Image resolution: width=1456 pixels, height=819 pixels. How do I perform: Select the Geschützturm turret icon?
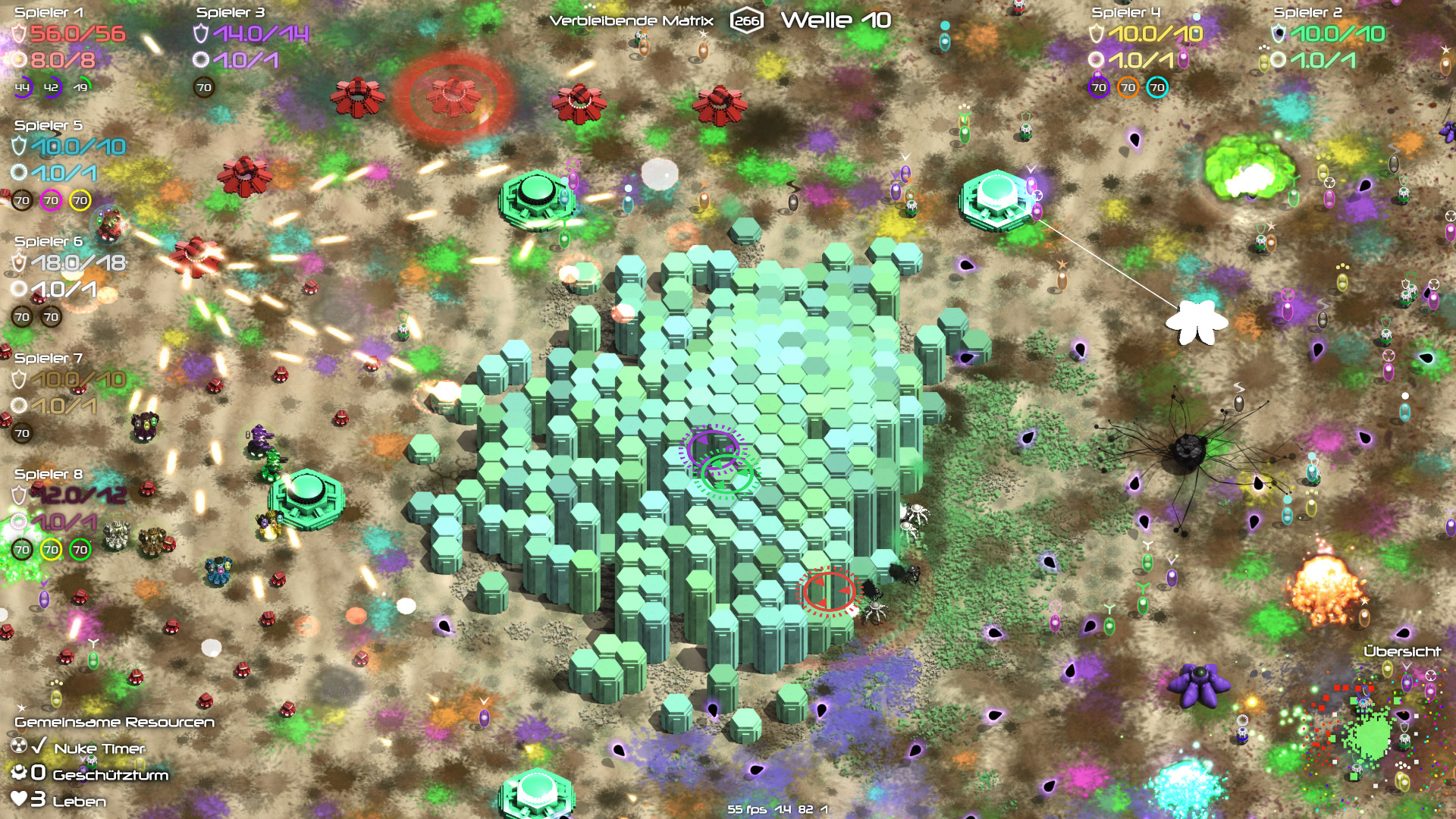pyautogui.click(x=19, y=773)
